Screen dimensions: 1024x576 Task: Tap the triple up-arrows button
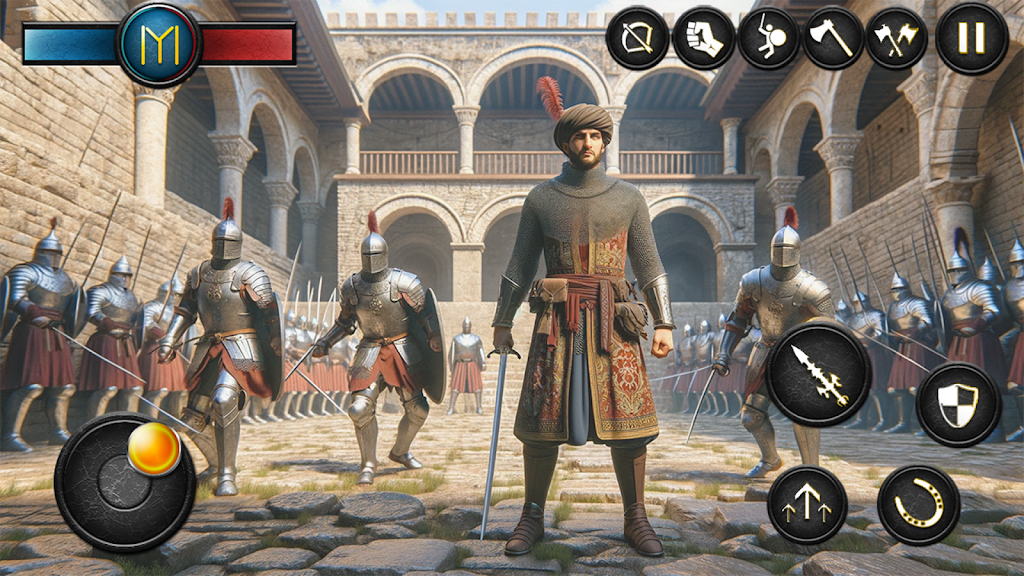807,504
